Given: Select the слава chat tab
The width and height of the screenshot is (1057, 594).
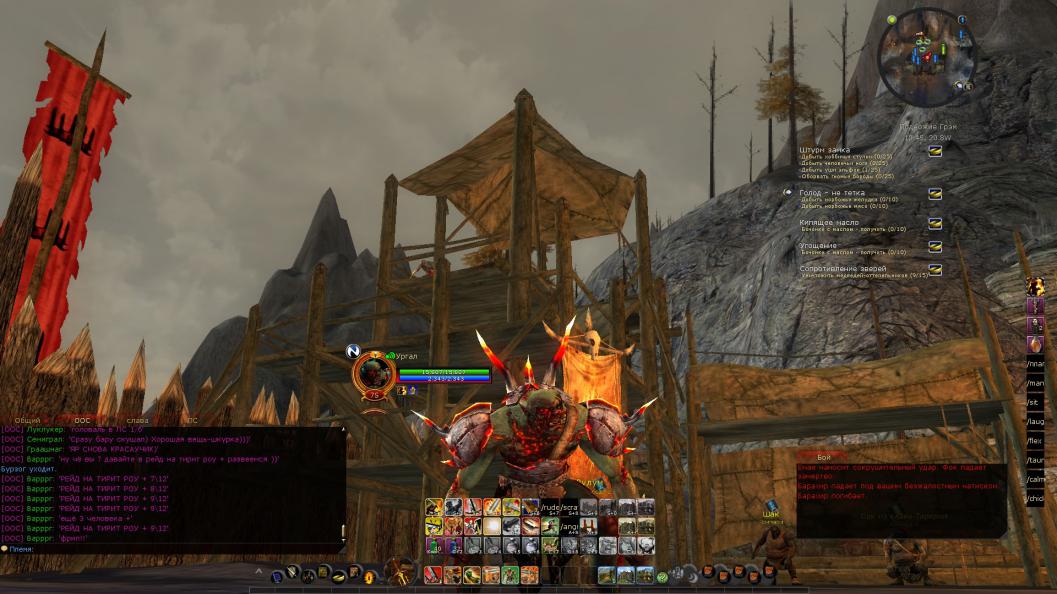Looking at the screenshot, I should [138, 421].
